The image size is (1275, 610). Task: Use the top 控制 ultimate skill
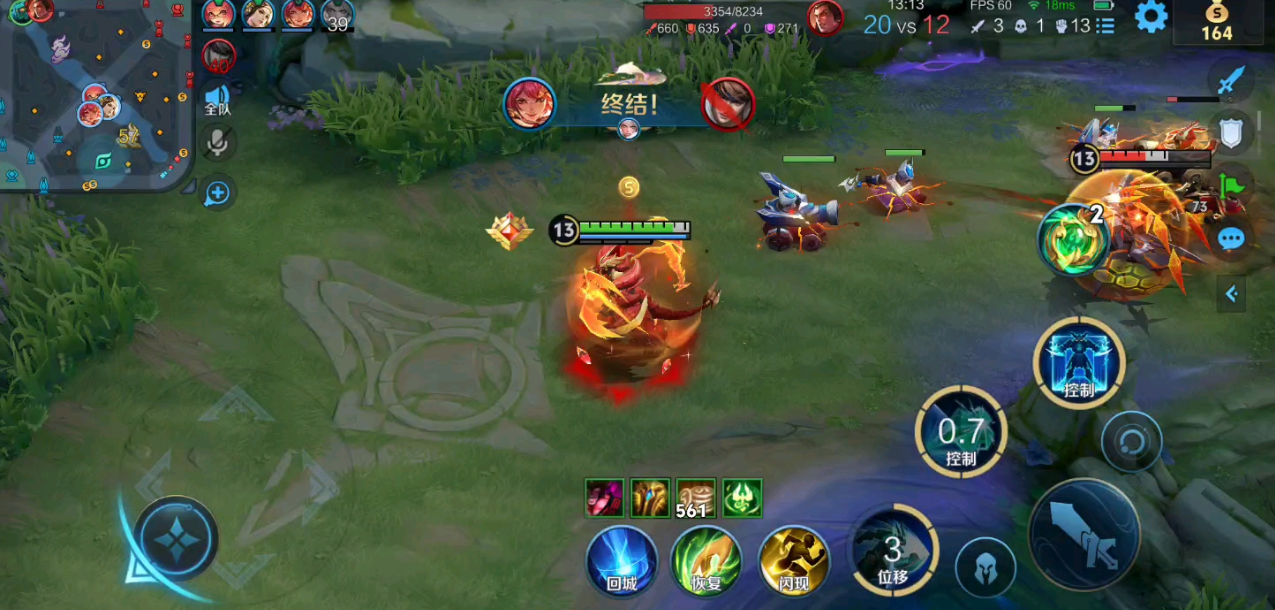(1079, 362)
